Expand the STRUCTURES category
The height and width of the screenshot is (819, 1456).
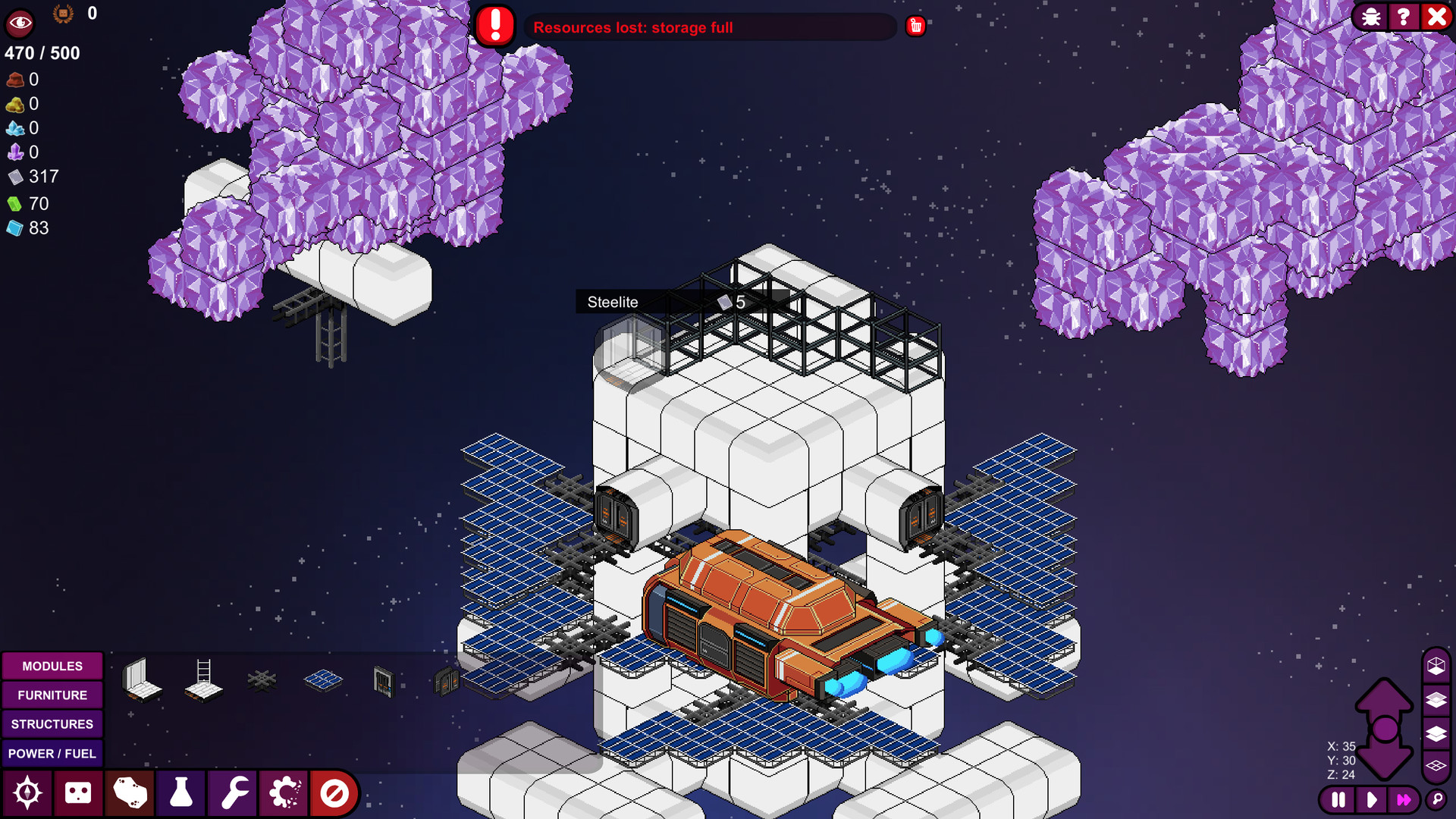52,724
